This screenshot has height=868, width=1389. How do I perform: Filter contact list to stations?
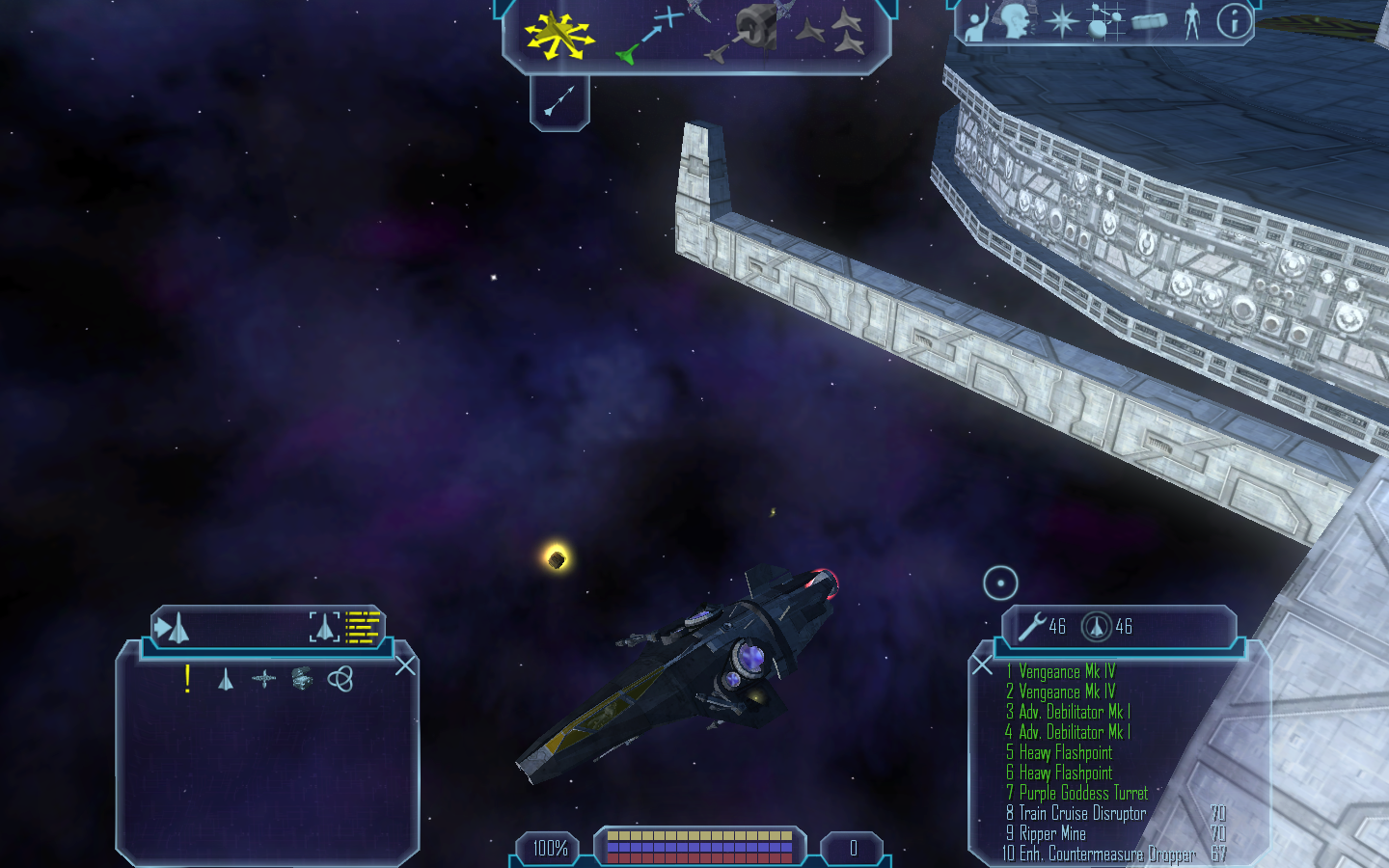263,679
